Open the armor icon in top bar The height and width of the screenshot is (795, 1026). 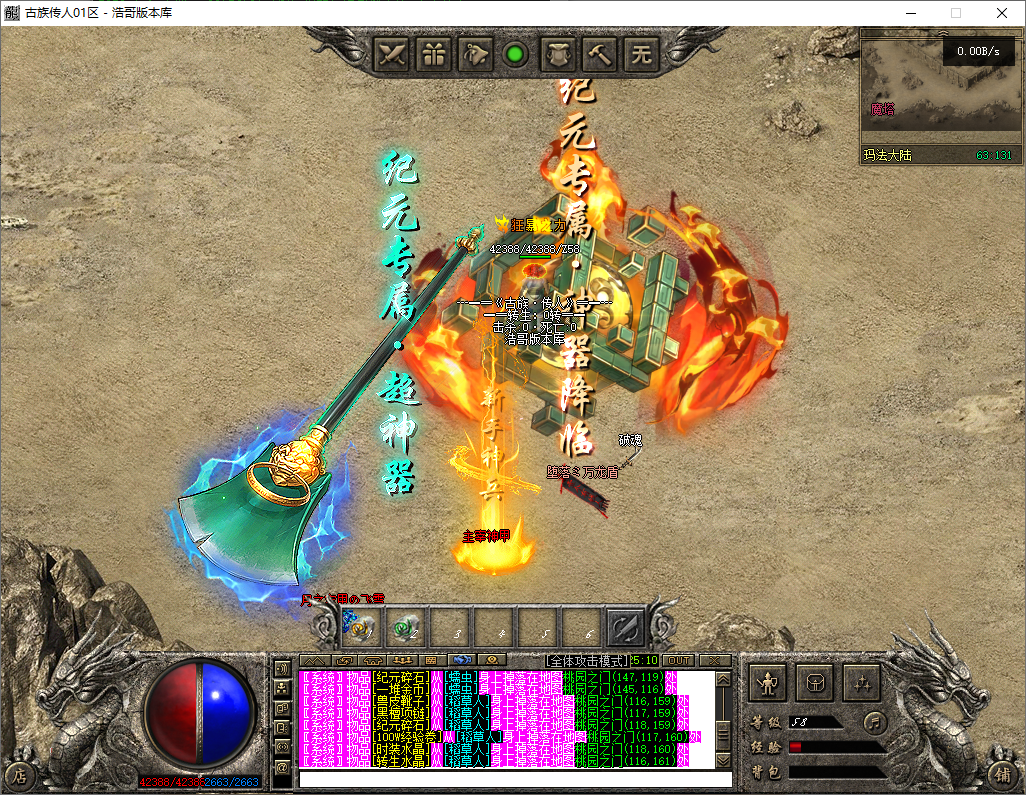pyautogui.click(x=558, y=54)
